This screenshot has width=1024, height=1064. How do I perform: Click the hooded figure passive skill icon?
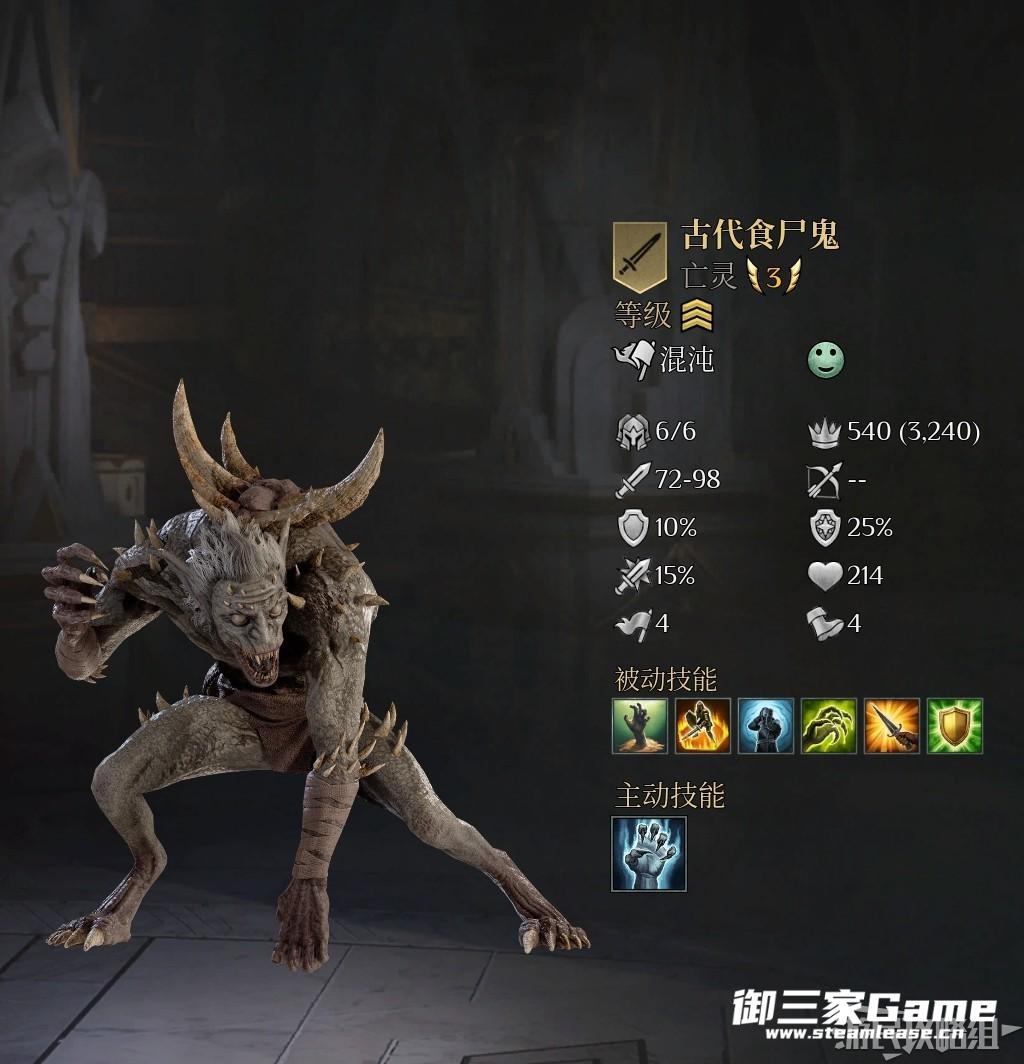pyautogui.click(x=766, y=726)
